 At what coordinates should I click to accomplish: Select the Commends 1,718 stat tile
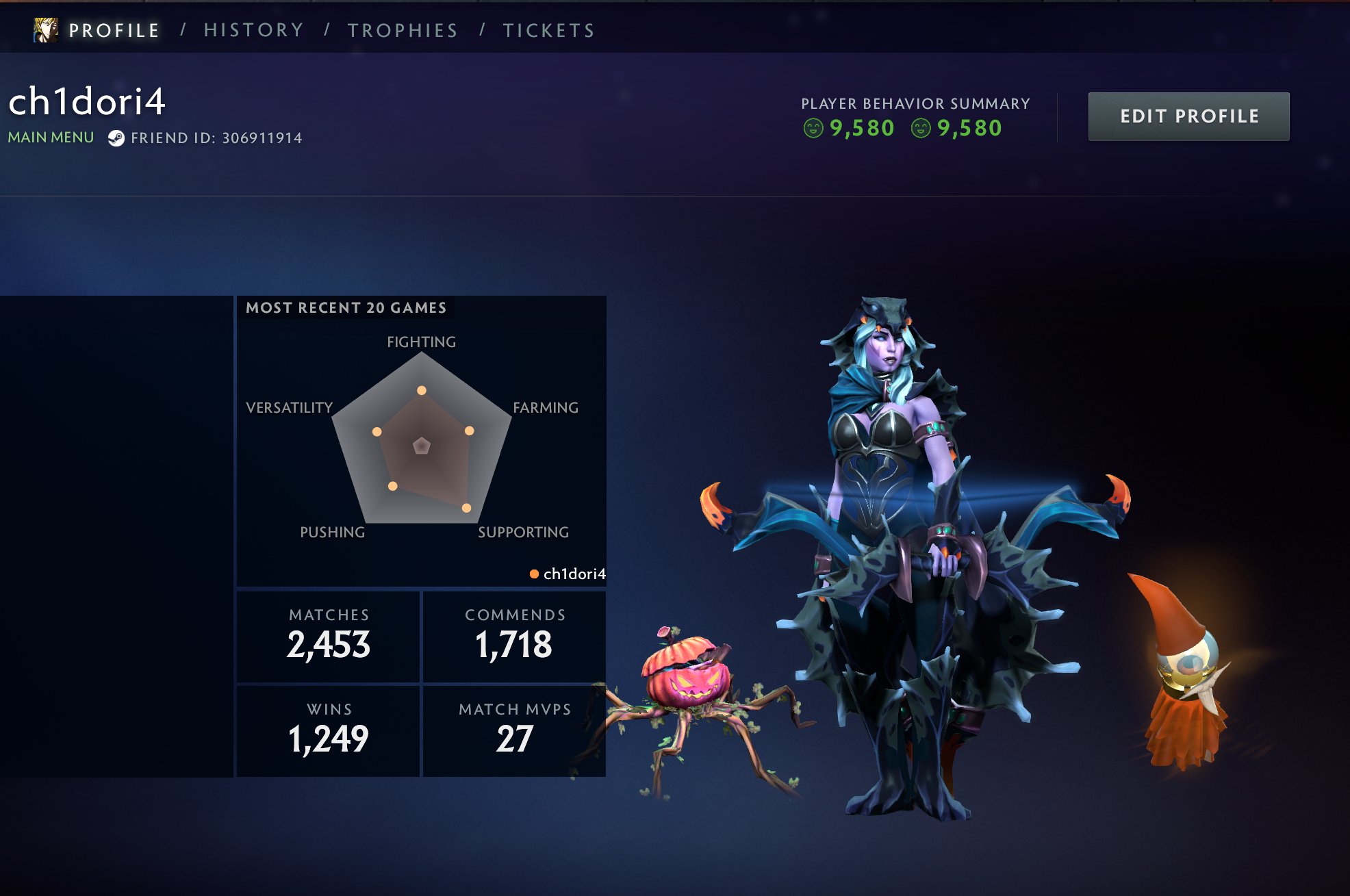515,636
